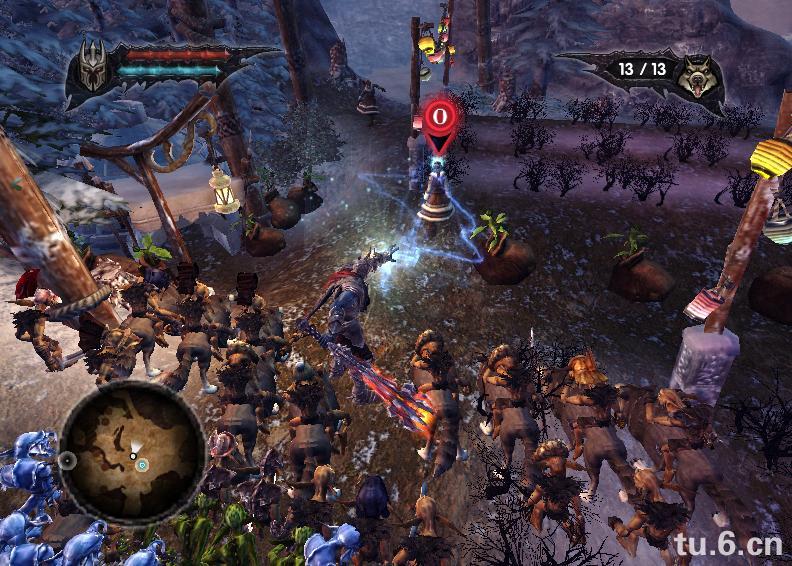The width and height of the screenshot is (792, 566).
Task: Click the wolf minion horde icon
Action: pos(698,75)
